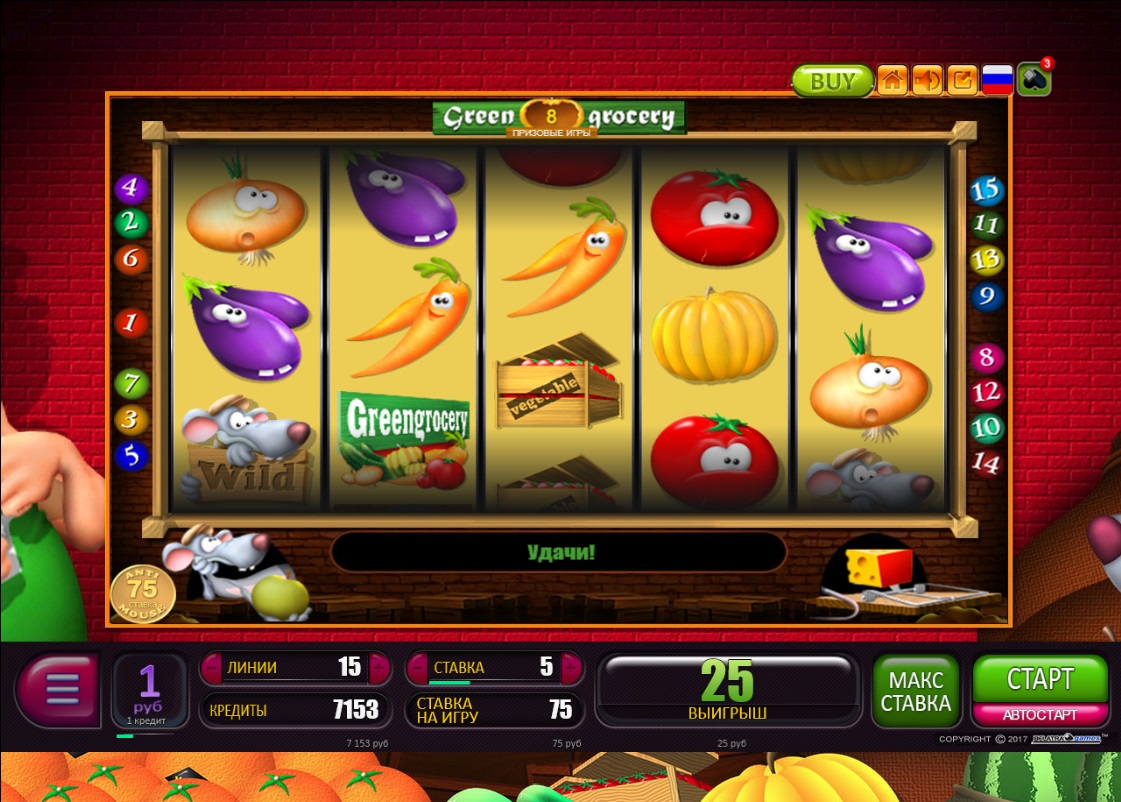Toggle sound with the speaker icon
This screenshot has height=802, width=1121.
tap(927, 81)
